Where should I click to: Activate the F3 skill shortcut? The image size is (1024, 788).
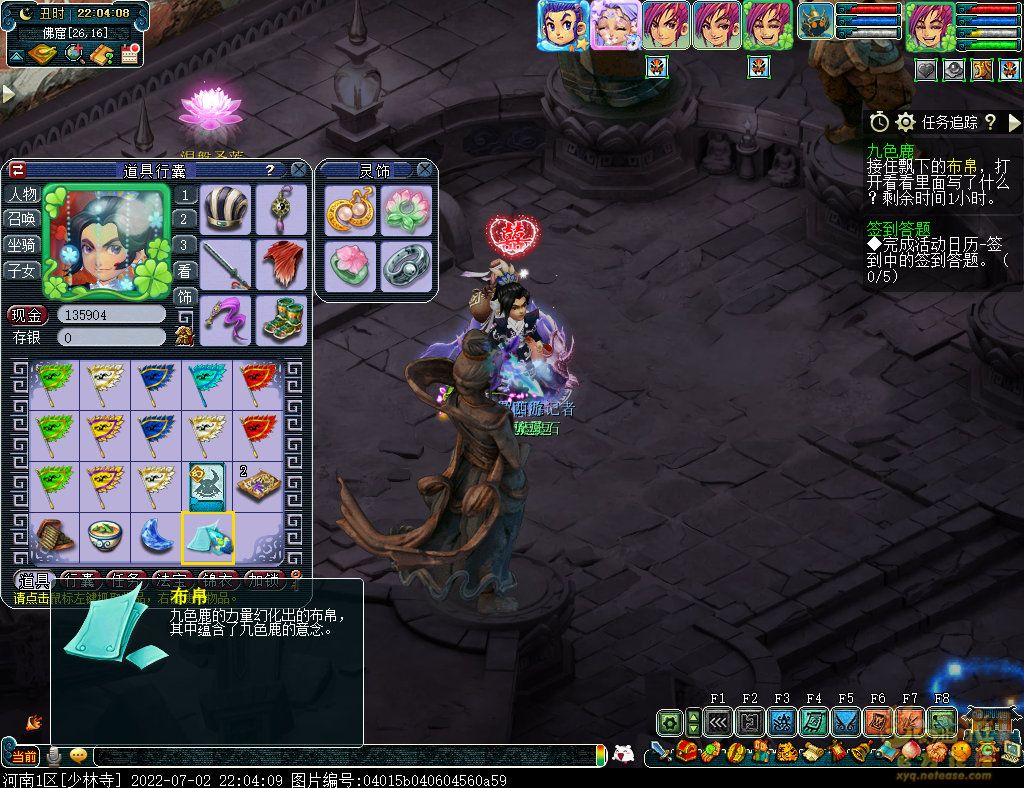pos(782,721)
